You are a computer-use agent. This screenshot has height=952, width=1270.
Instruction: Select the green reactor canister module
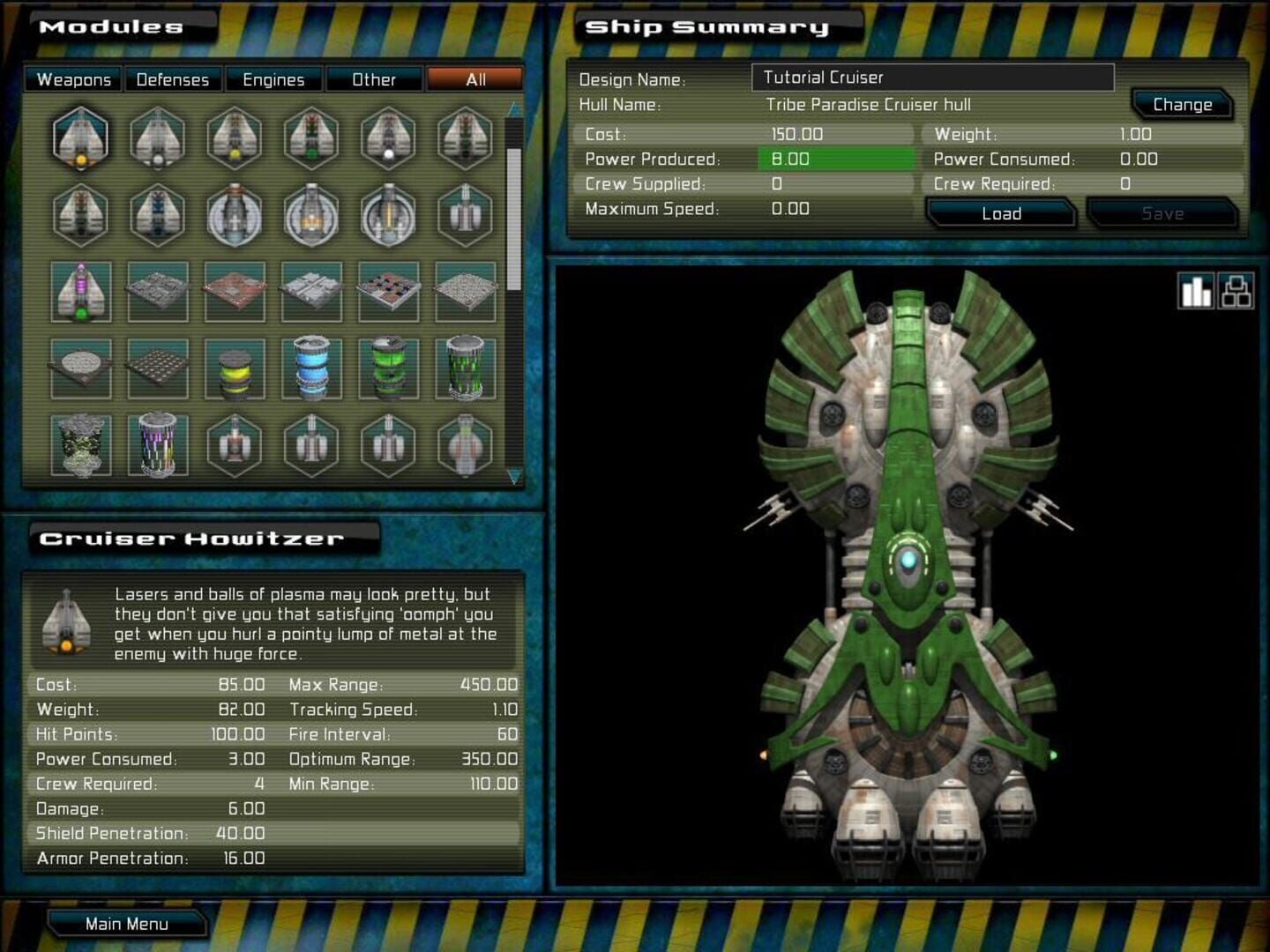[x=388, y=368]
